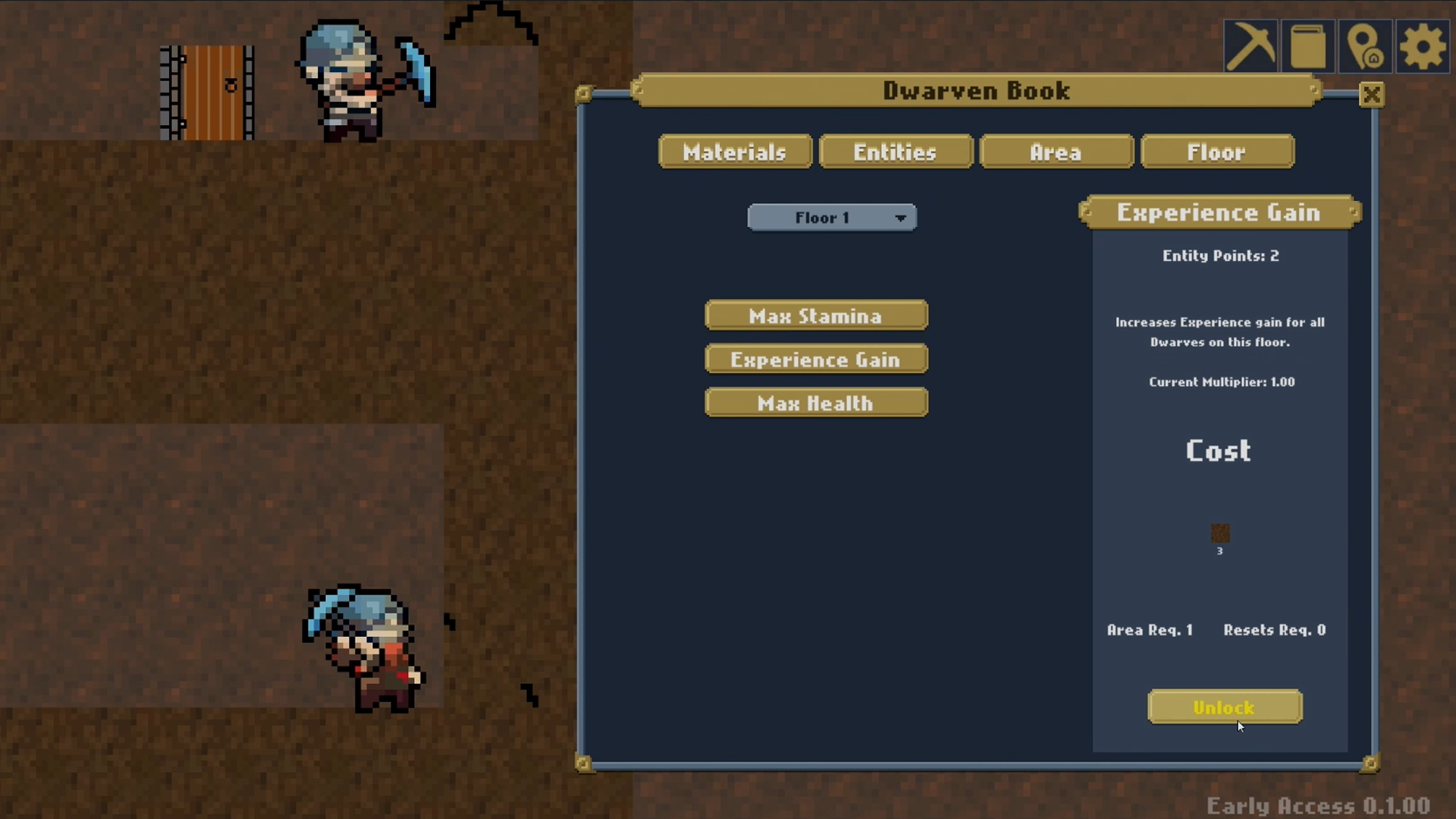
Task: Select the Floor tab
Action: (x=1217, y=152)
